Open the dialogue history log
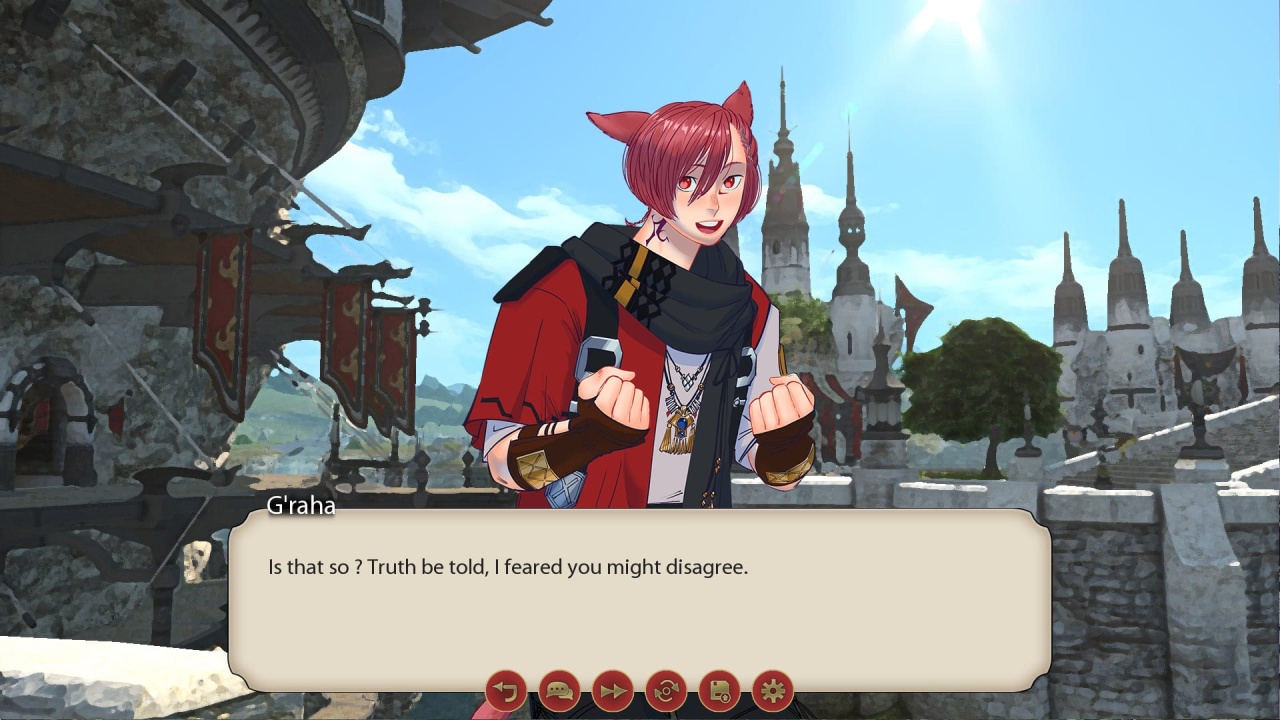Image resolution: width=1280 pixels, height=720 pixels. (x=559, y=691)
